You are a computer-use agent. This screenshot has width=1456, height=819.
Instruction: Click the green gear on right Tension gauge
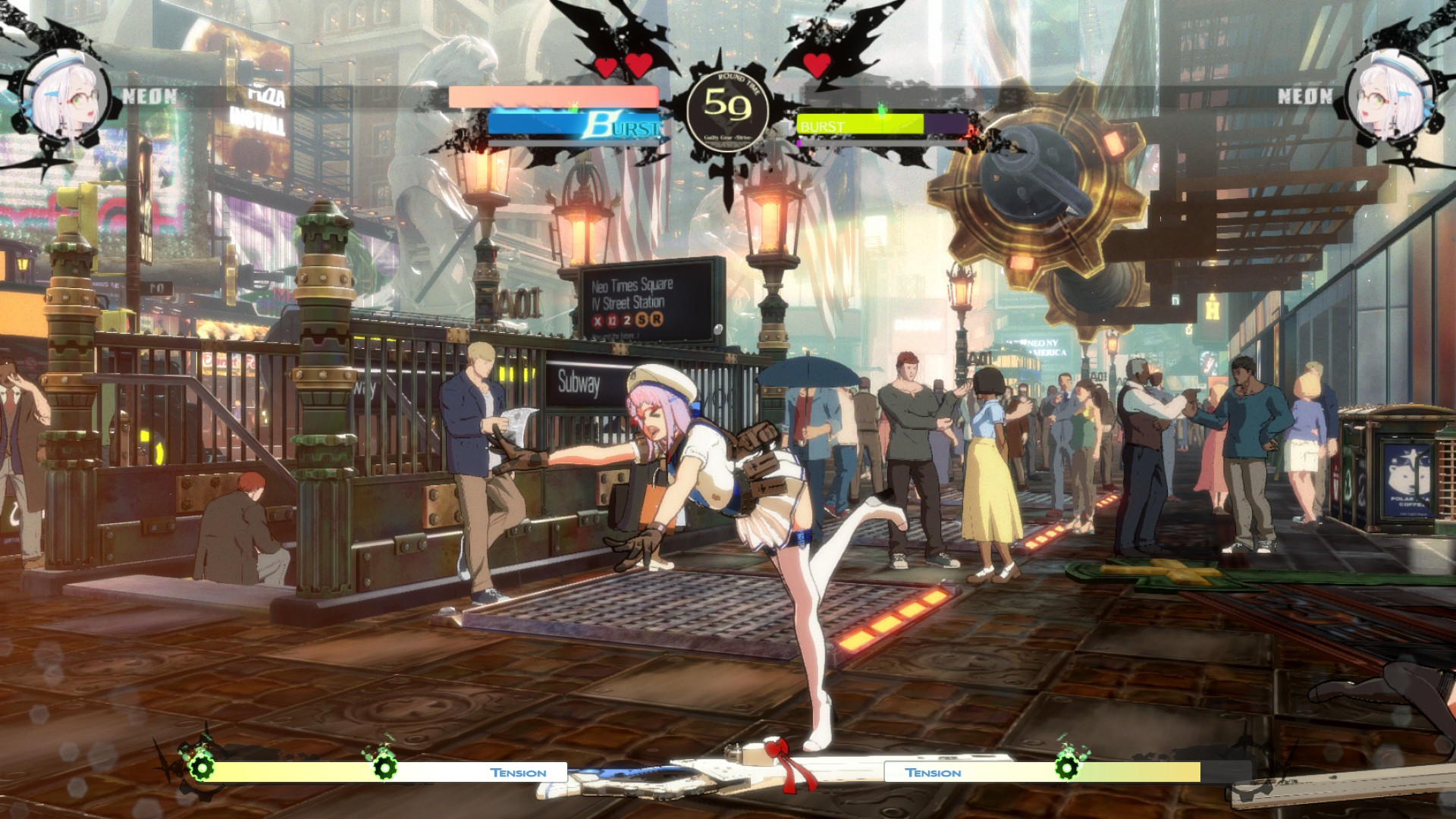click(1068, 769)
